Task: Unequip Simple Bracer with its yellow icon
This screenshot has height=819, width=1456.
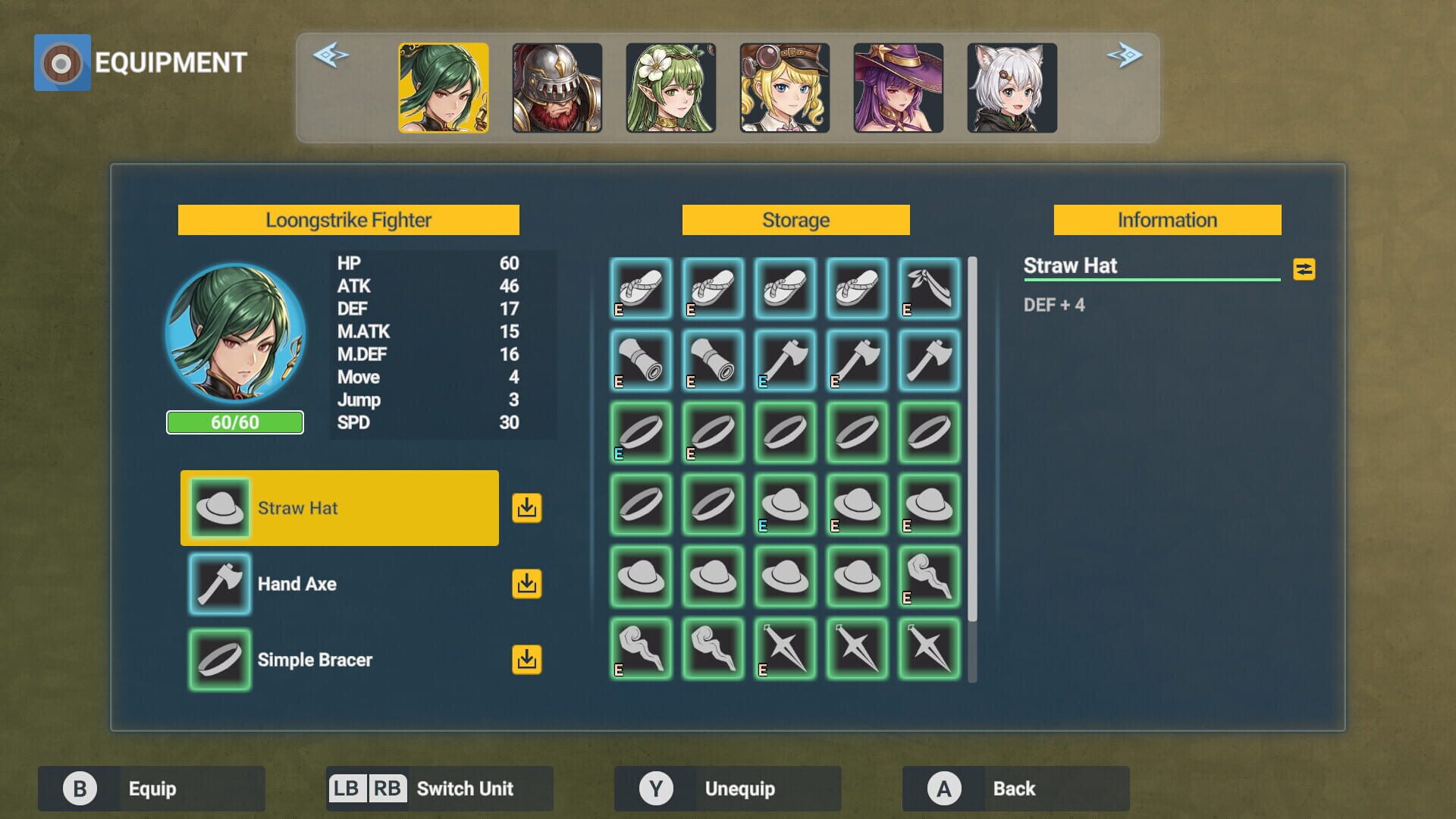Action: [527, 660]
